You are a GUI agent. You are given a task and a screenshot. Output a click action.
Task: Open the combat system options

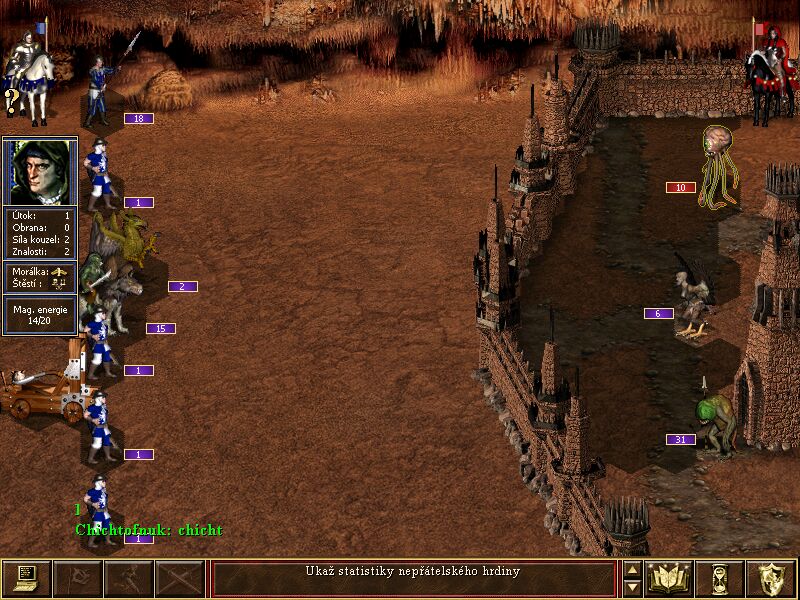point(26,579)
